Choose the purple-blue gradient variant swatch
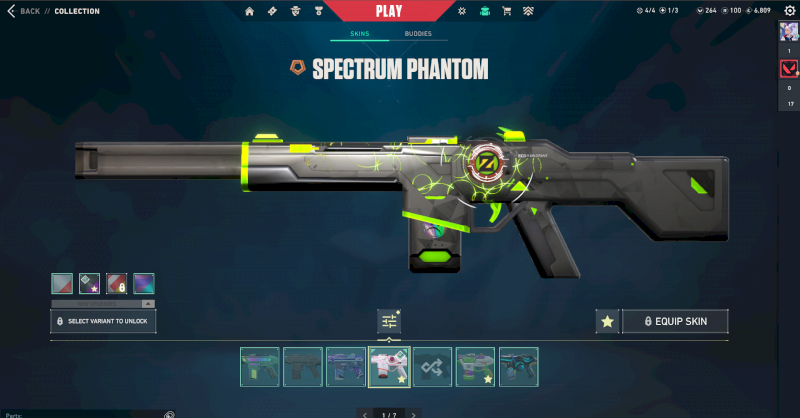The width and height of the screenshot is (800, 418). pyautogui.click(x=144, y=283)
